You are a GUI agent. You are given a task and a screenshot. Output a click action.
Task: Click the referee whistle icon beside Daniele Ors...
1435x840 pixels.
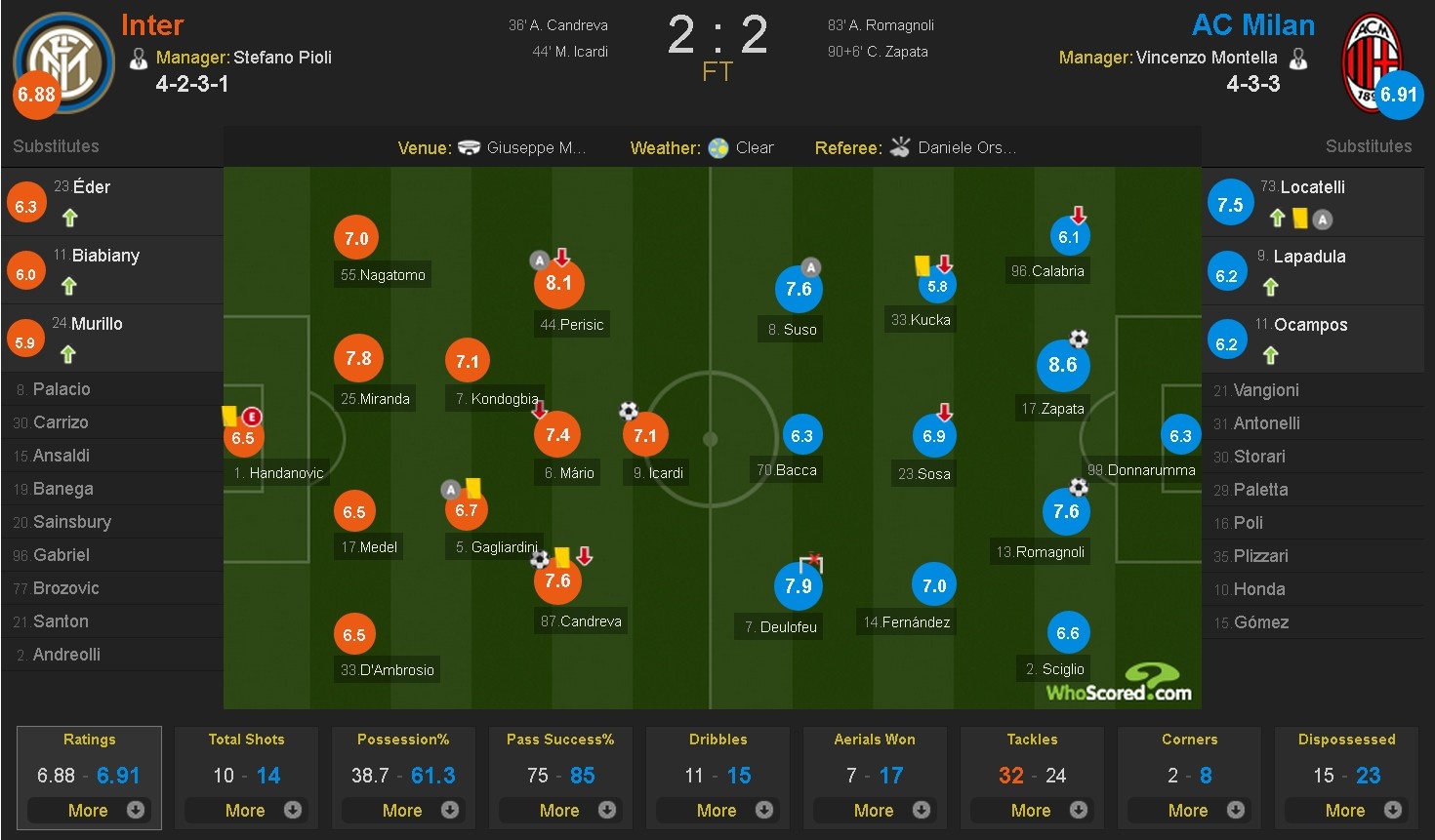click(x=899, y=147)
